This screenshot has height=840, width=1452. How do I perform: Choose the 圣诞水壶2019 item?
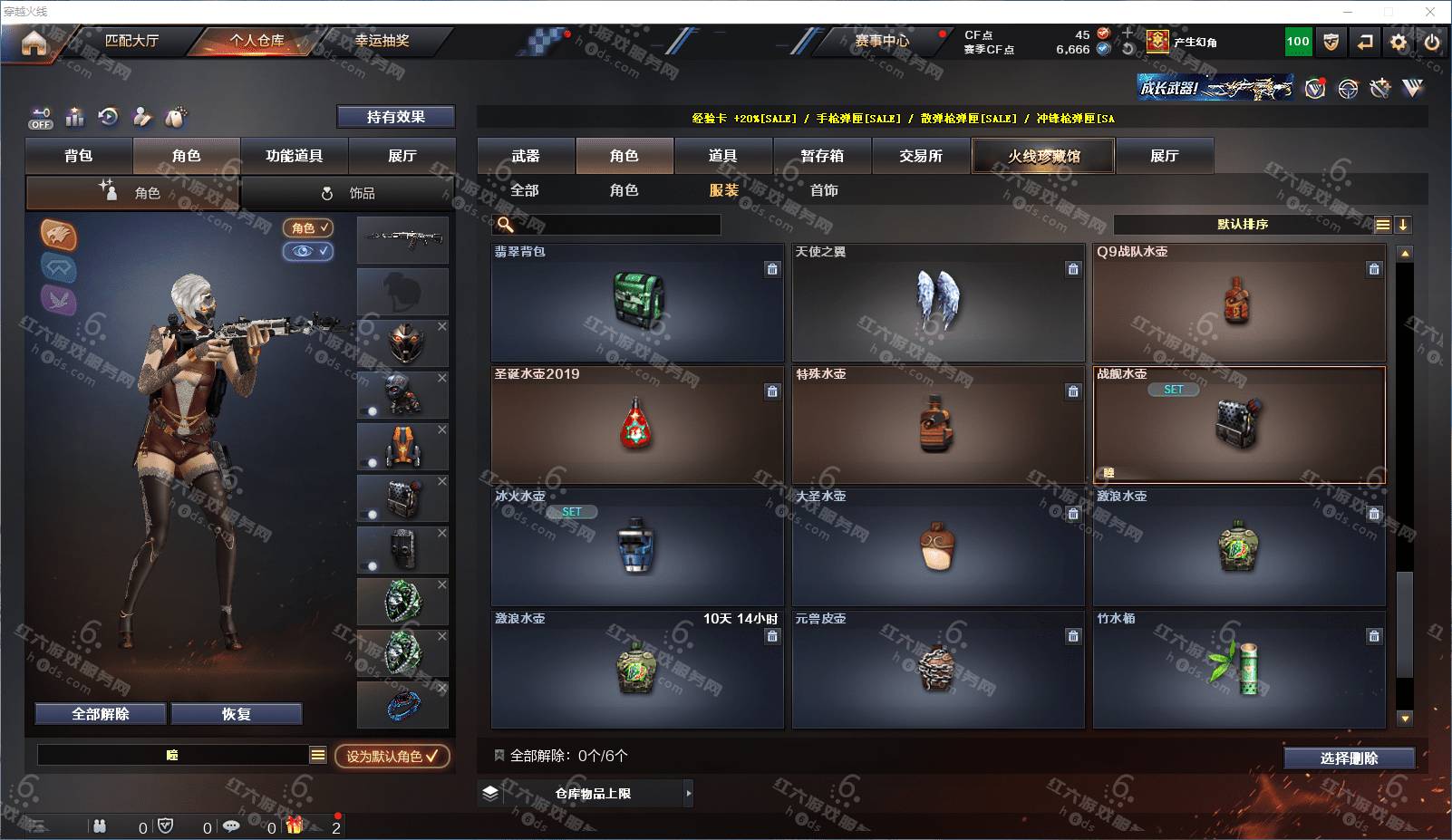637,425
